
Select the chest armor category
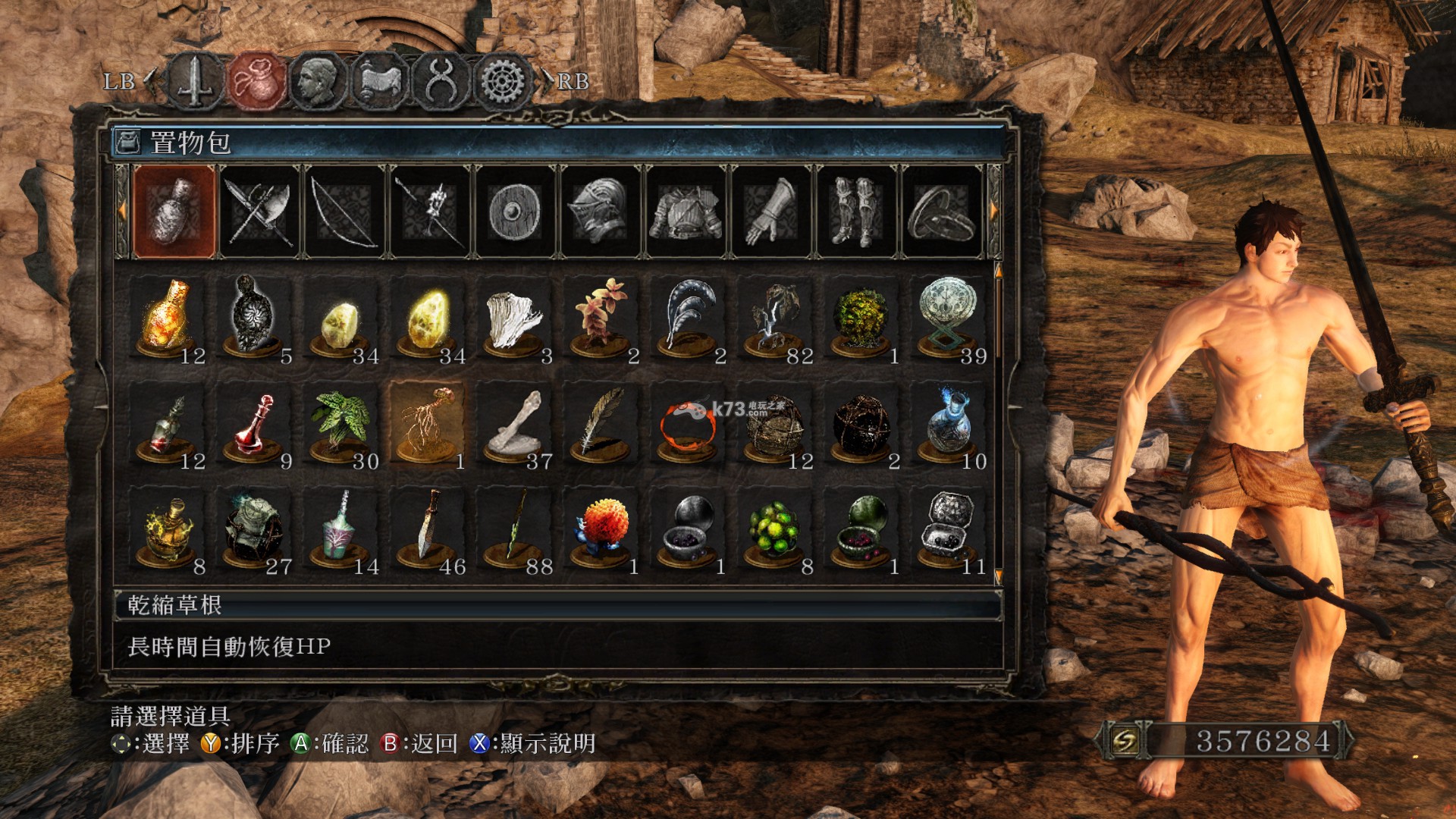click(686, 212)
